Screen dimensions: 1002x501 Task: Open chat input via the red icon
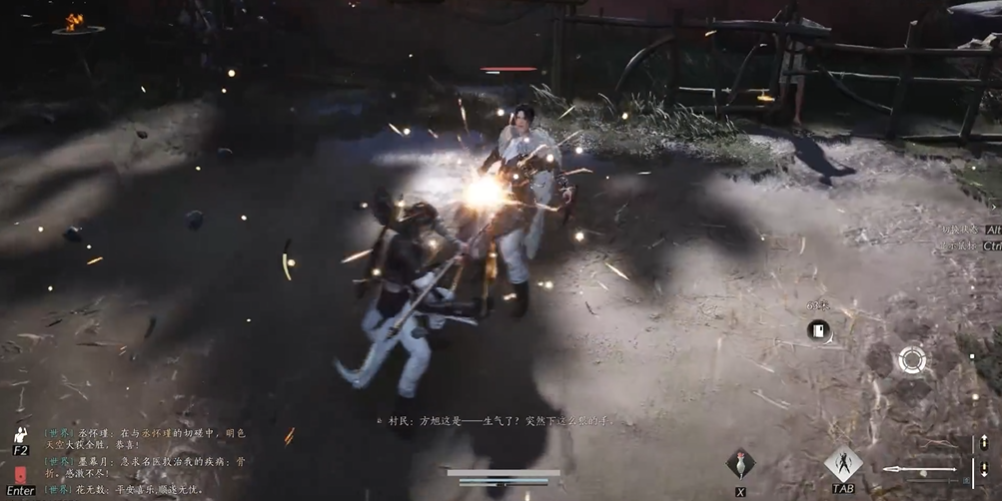coord(21,474)
